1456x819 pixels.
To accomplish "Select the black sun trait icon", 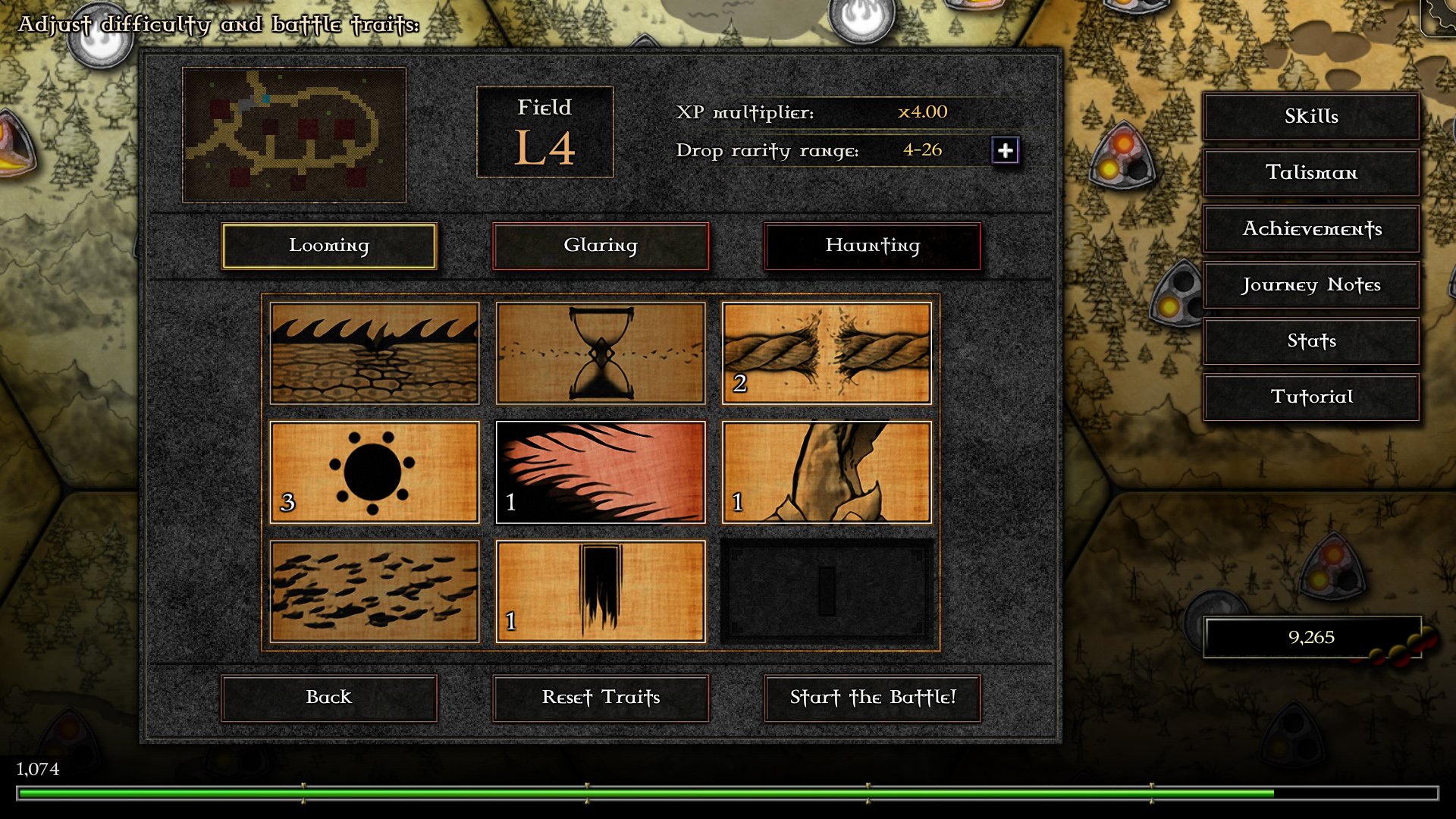I will point(374,472).
